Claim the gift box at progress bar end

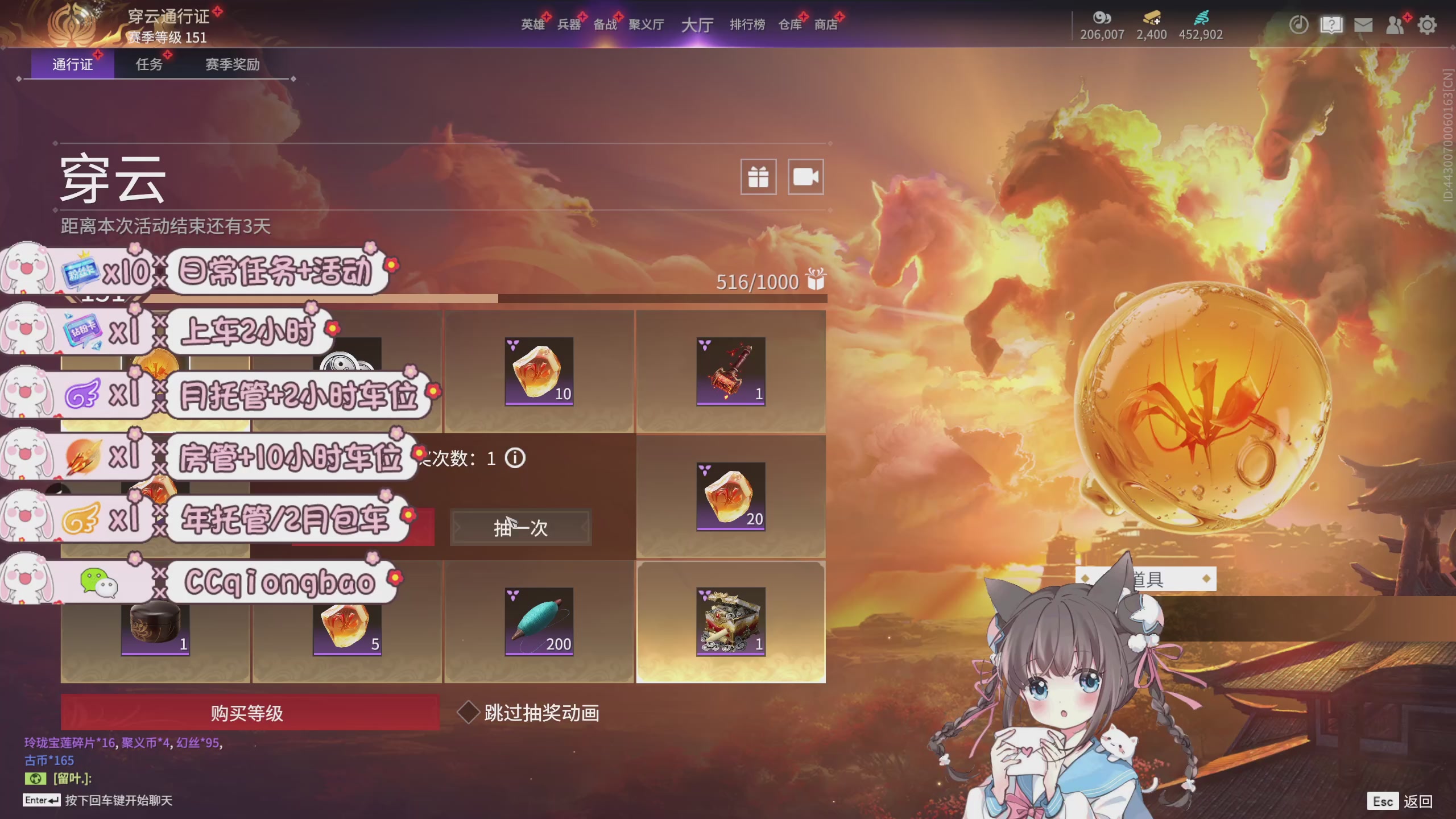(x=817, y=280)
